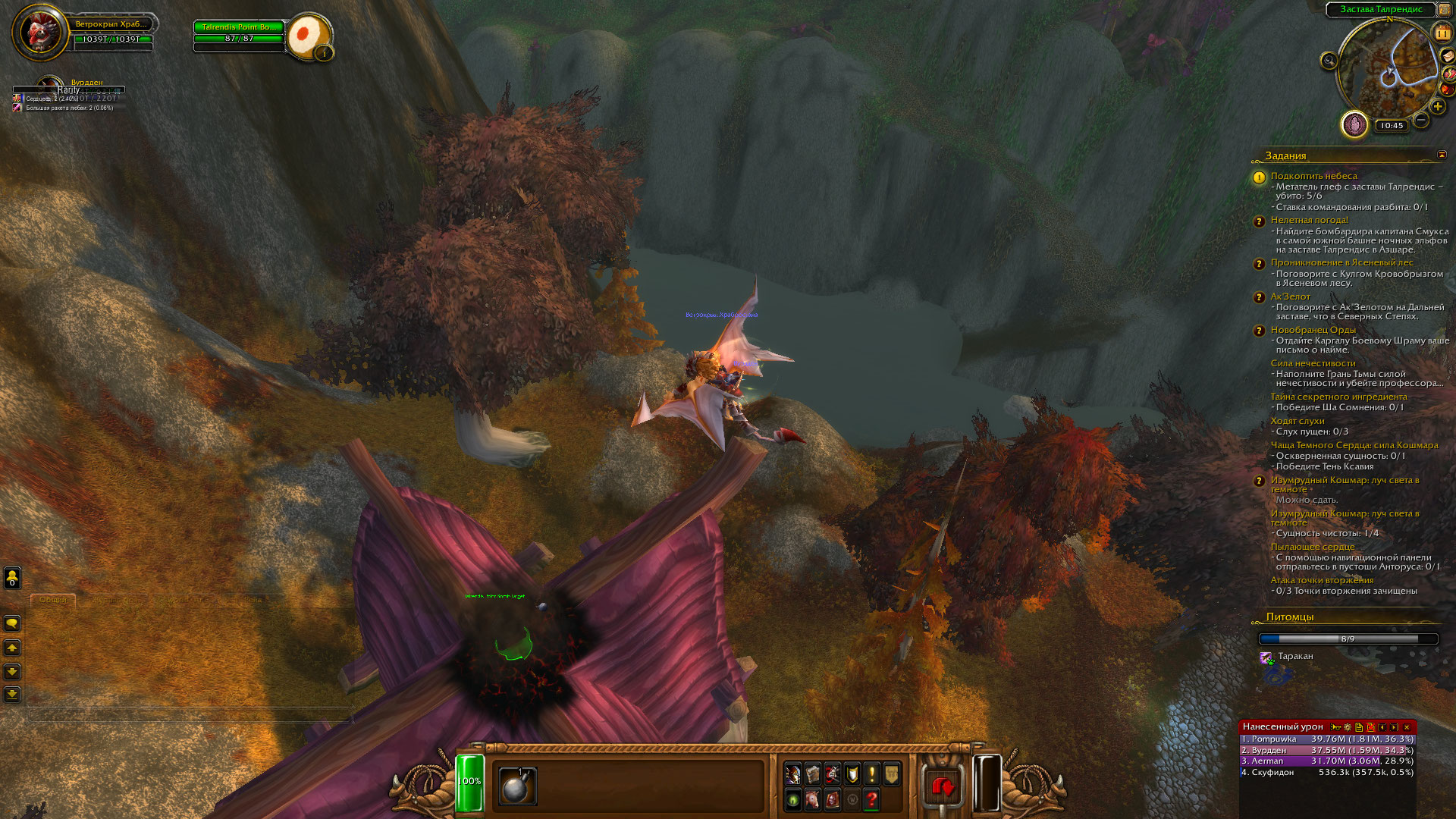
Task: Open the chat speech bubble button
Action: tap(12, 623)
